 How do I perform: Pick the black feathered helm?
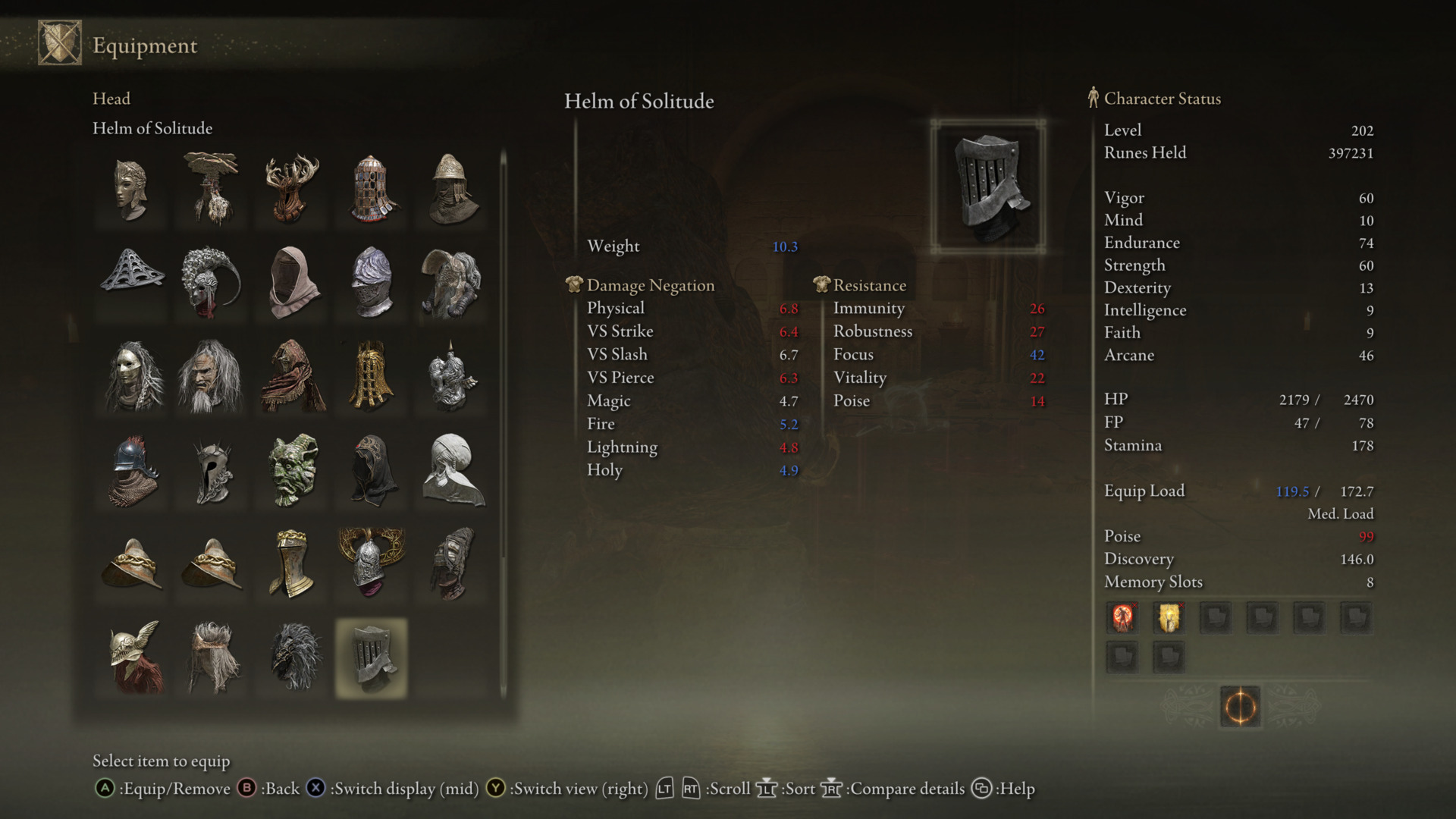click(x=292, y=657)
